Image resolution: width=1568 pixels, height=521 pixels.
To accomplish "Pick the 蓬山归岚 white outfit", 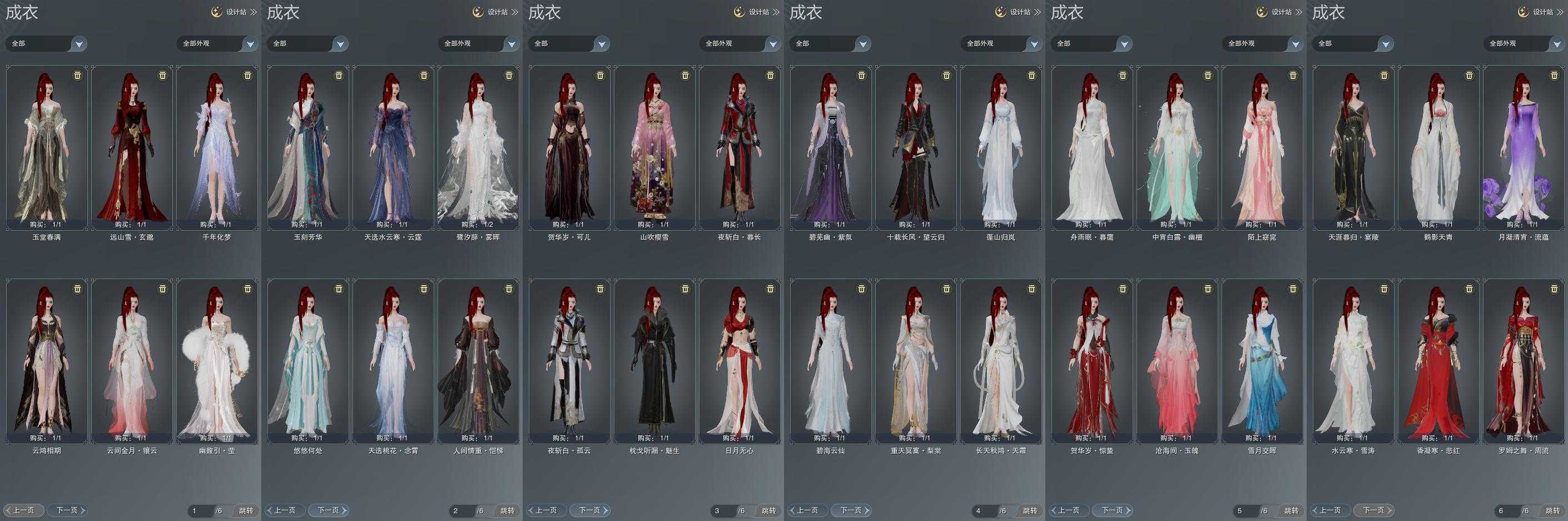I will [1000, 146].
